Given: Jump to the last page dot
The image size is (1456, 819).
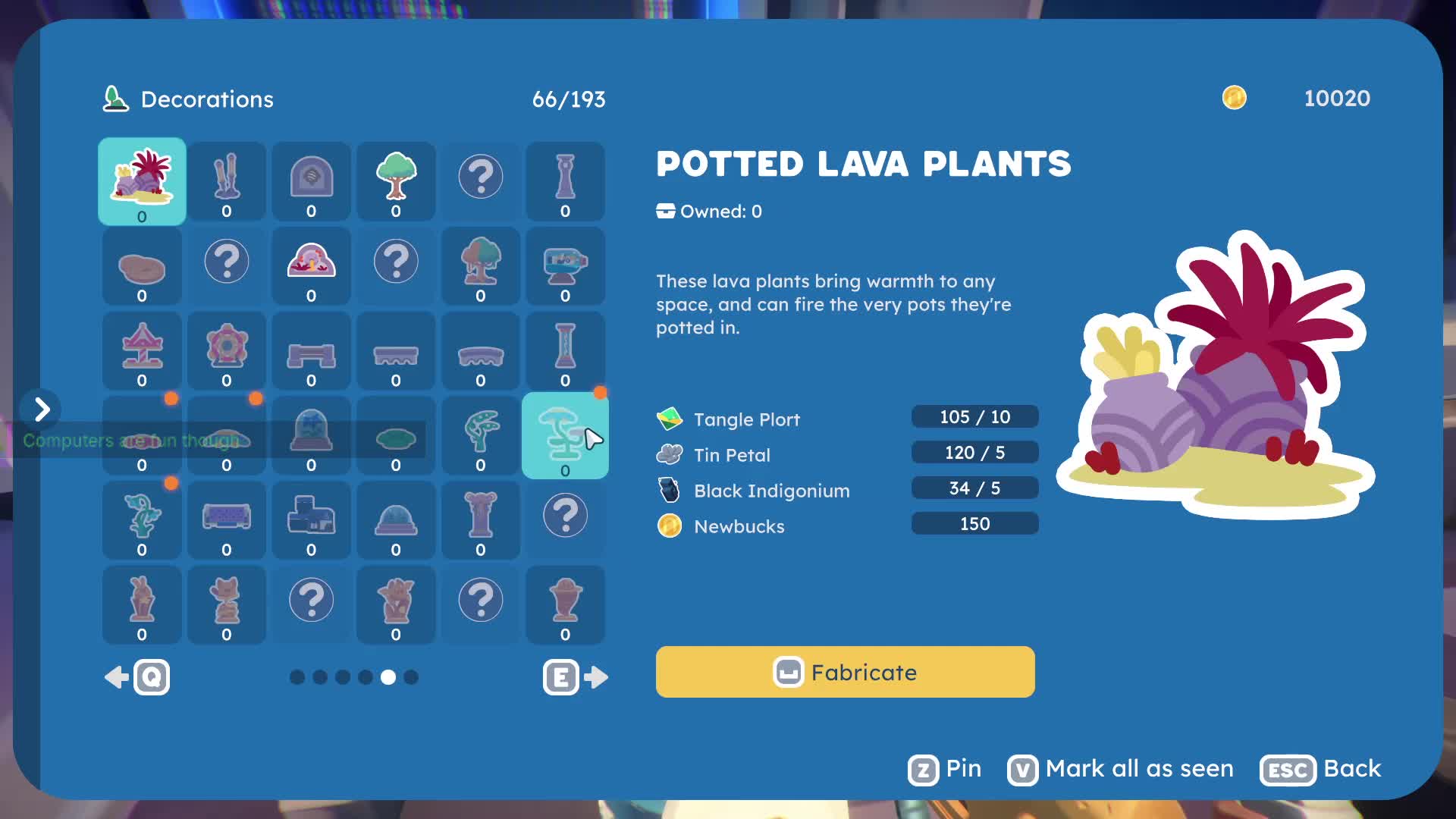Looking at the screenshot, I should coord(411,677).
